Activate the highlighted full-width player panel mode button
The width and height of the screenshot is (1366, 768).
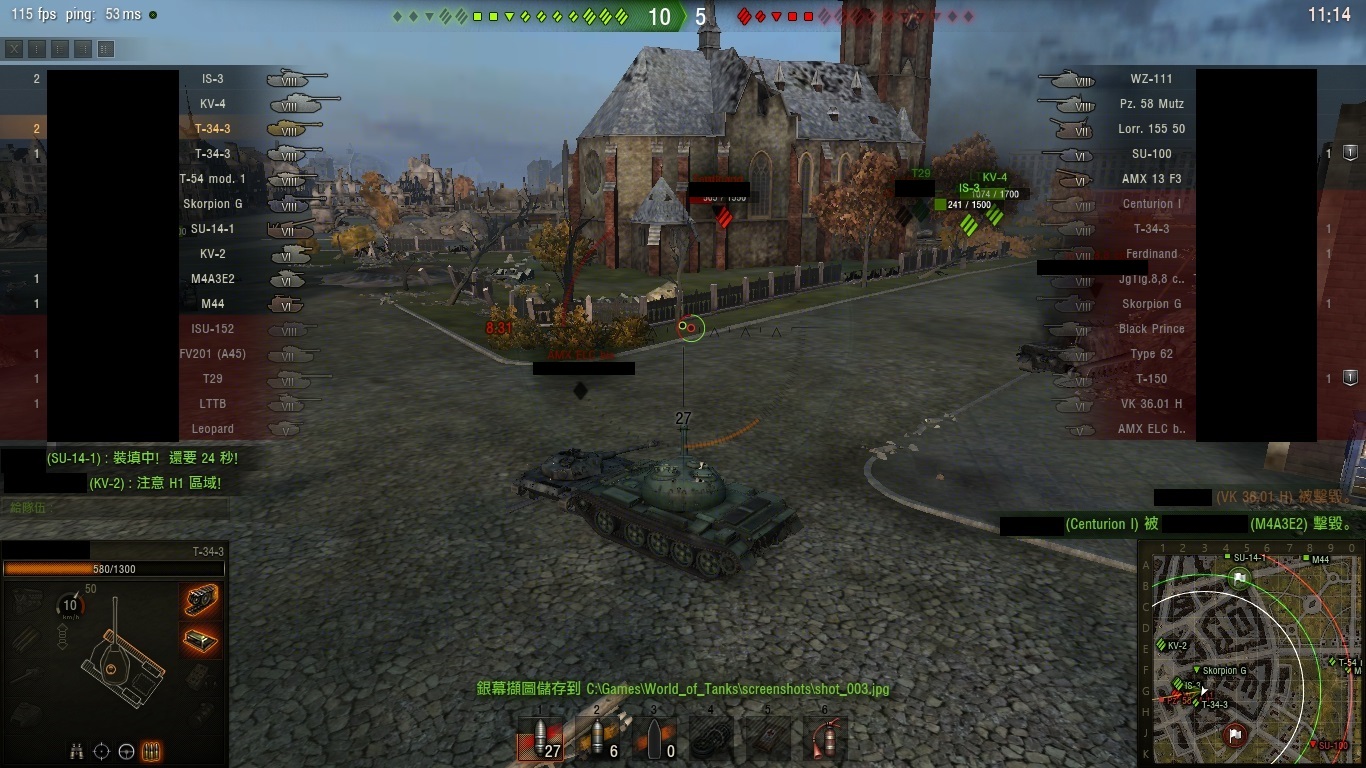click(106, 49)
